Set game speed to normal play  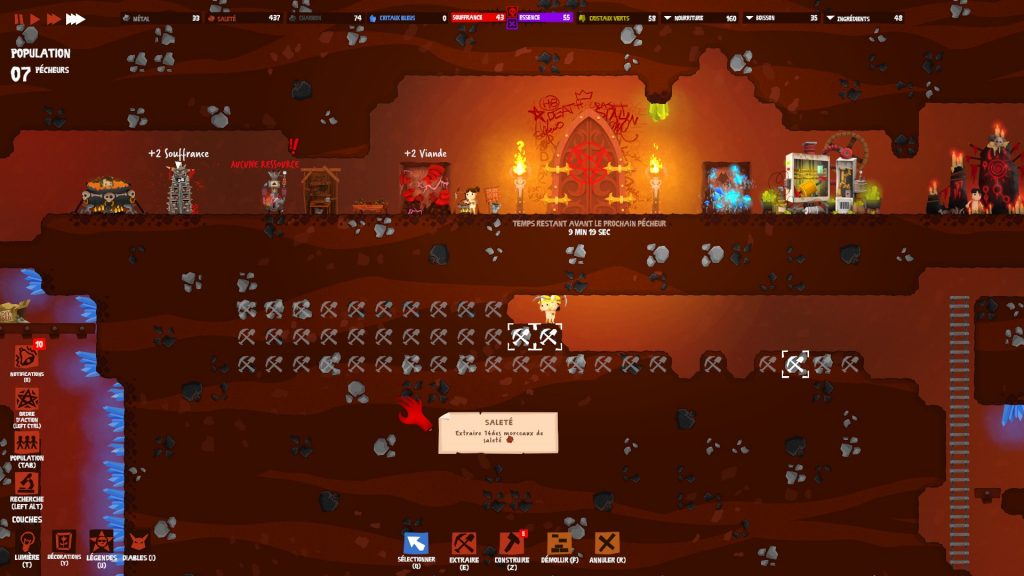(35, 18)
